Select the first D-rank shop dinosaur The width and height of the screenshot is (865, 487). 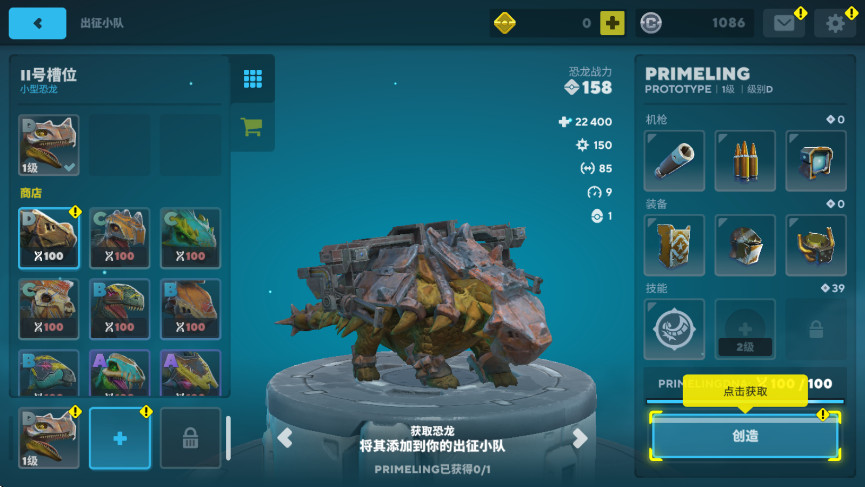(49, 238)
